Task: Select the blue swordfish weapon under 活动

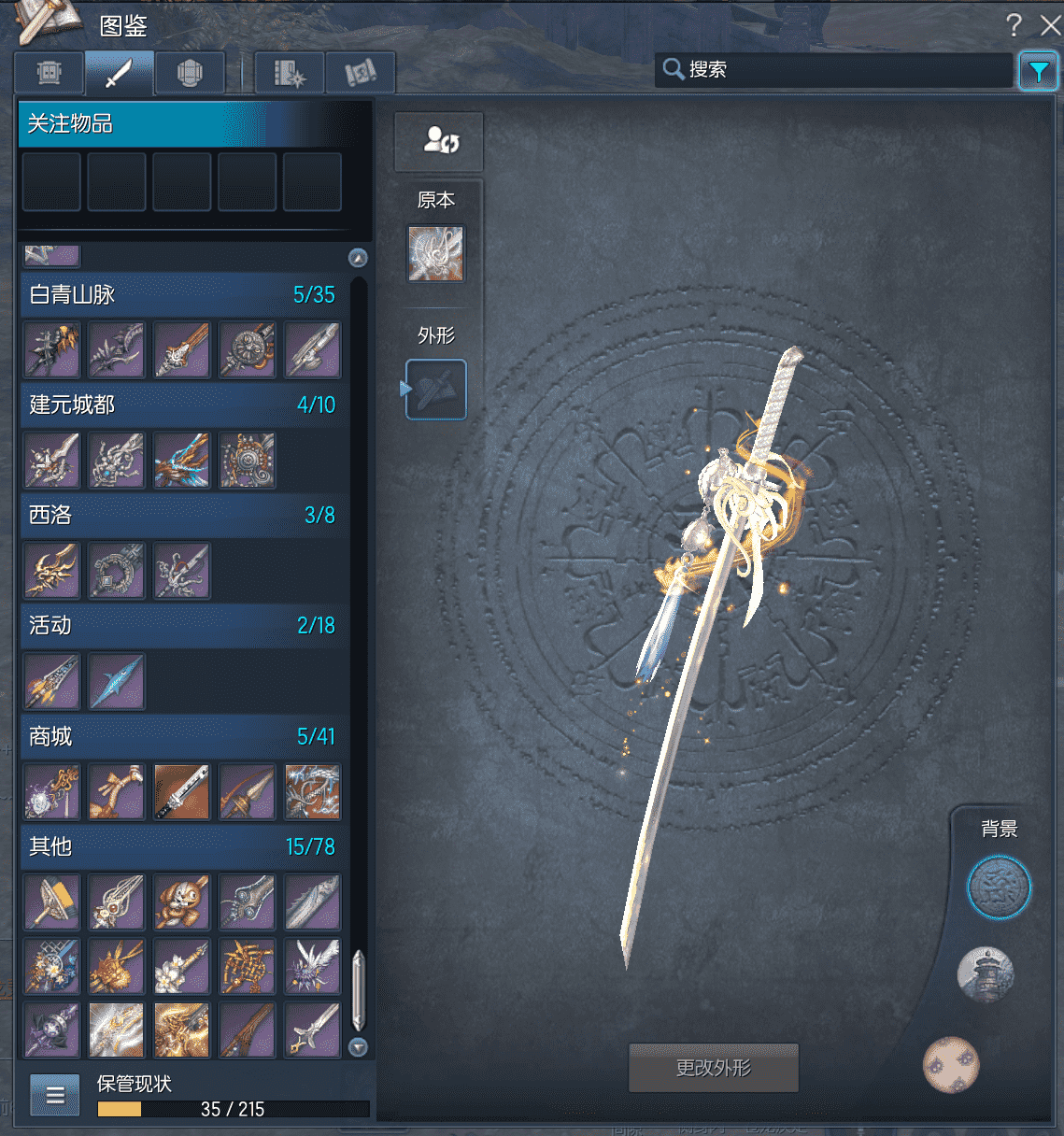Action: 117,681
